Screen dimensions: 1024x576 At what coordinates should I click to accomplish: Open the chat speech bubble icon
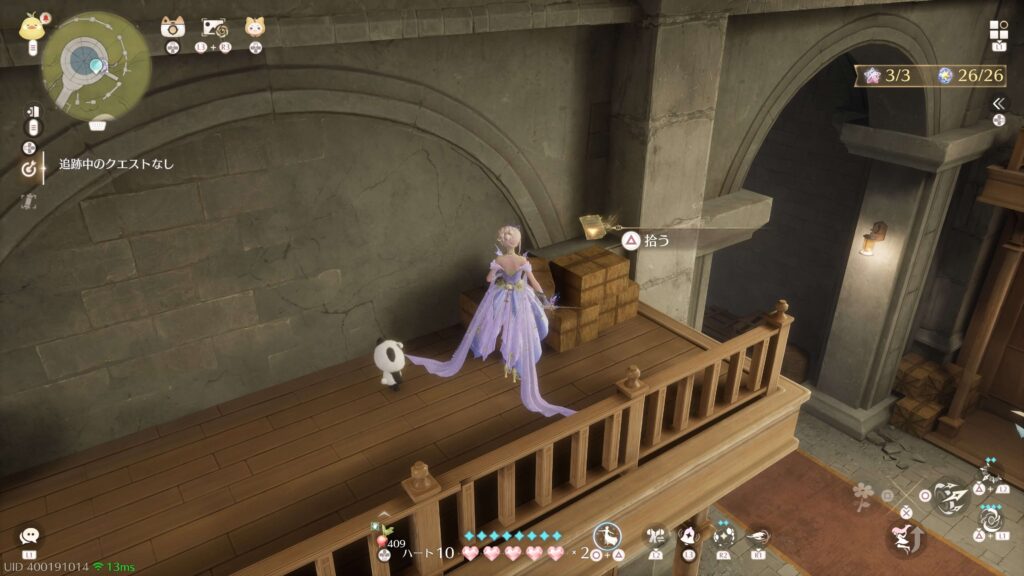tap(29, 537)
